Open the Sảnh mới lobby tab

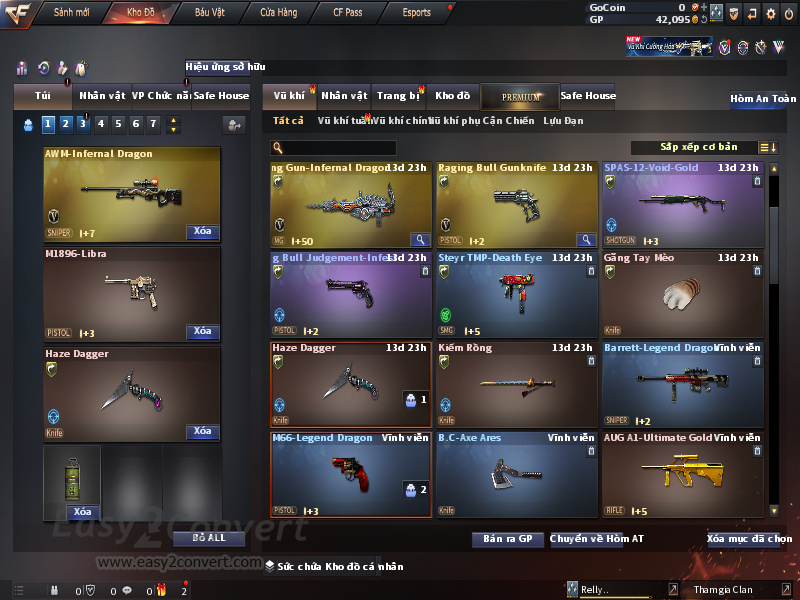click(71, 13)
